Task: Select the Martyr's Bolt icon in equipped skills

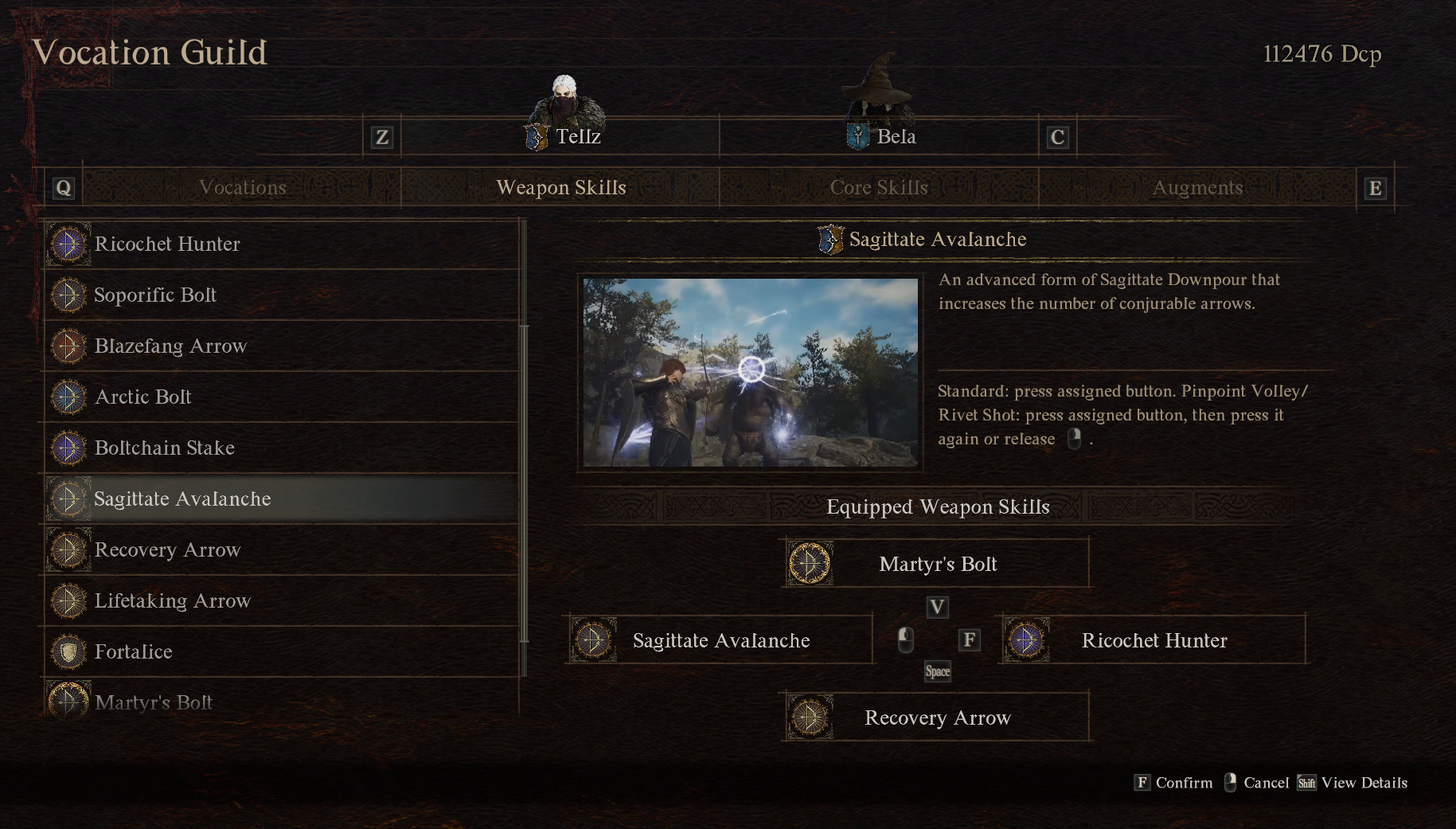Action: (809, 563)
